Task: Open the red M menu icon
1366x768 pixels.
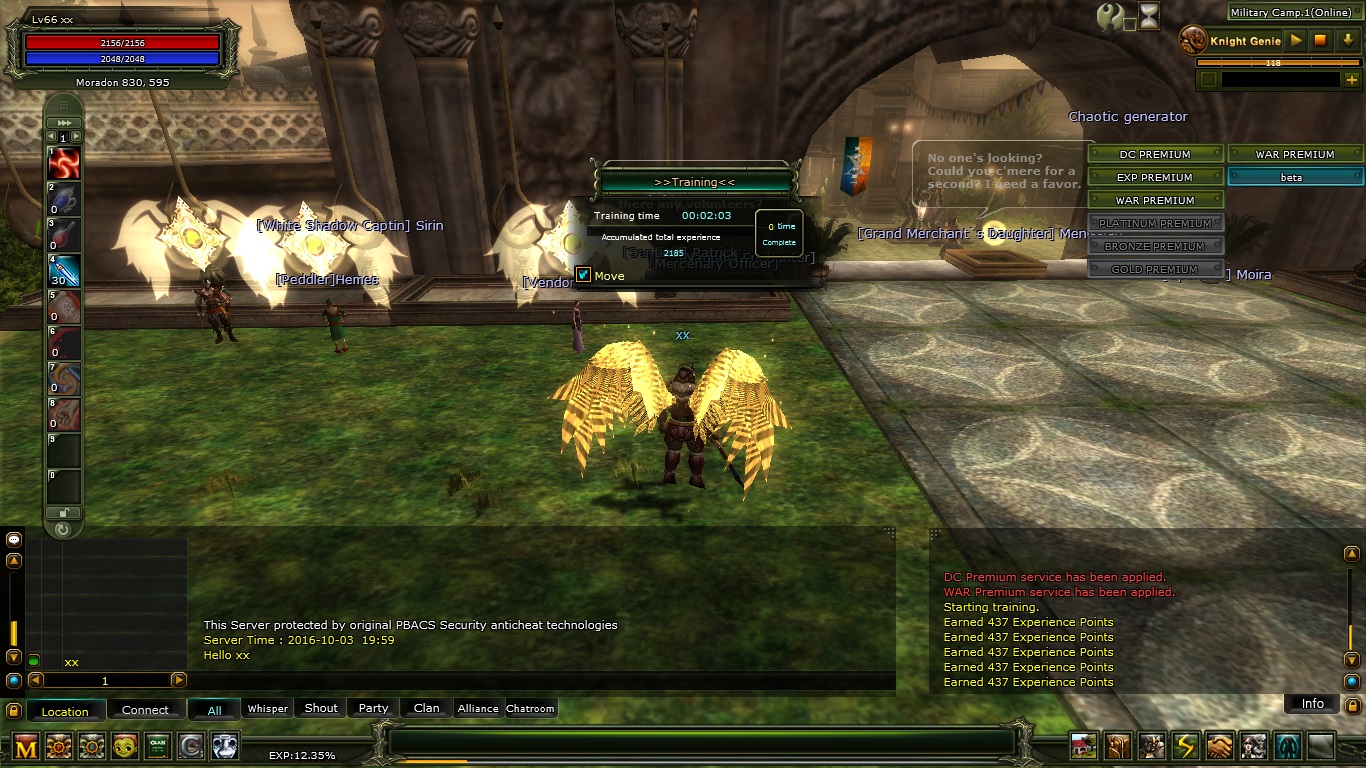Action: (26, 746)
